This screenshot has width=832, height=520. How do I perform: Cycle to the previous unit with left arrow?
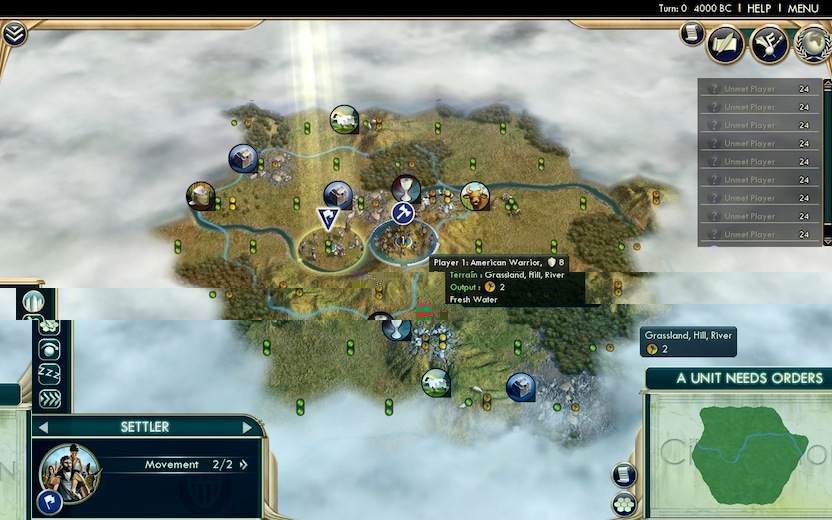click(x=41, y=427)
